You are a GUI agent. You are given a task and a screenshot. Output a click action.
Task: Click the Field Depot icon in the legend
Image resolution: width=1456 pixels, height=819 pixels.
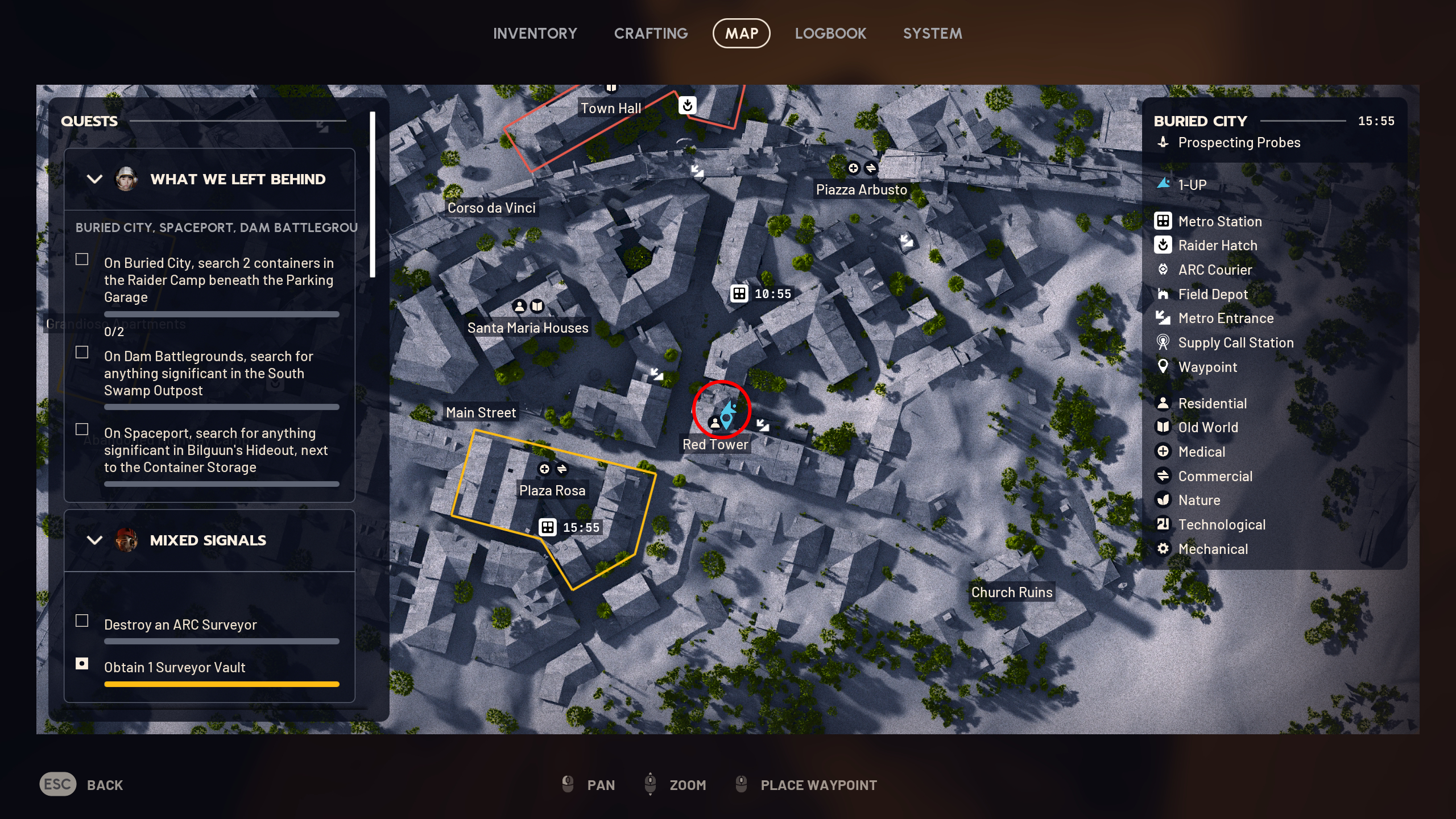pos(1164,294)
